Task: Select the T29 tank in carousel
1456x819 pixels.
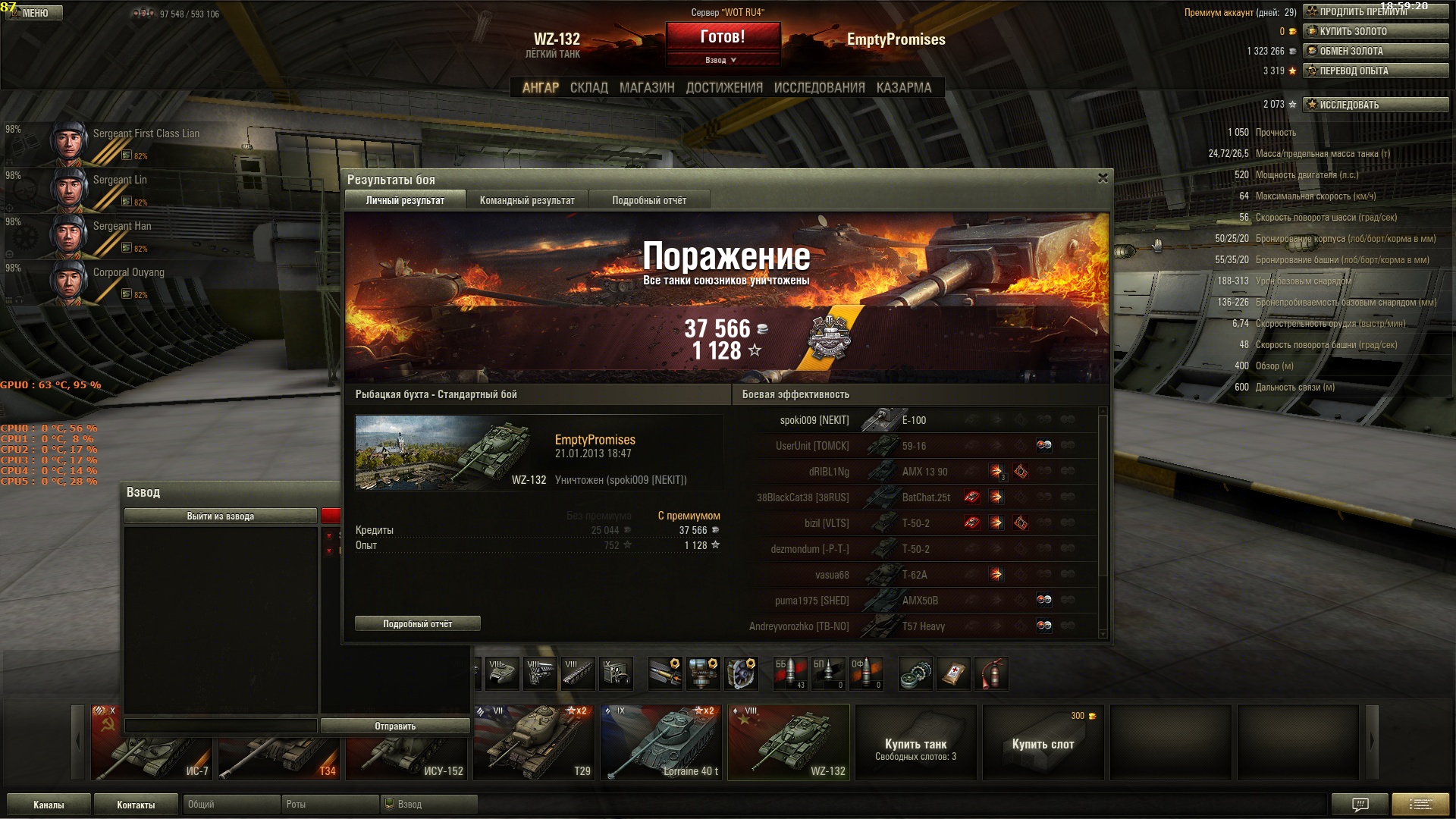Action: [533, 743]
